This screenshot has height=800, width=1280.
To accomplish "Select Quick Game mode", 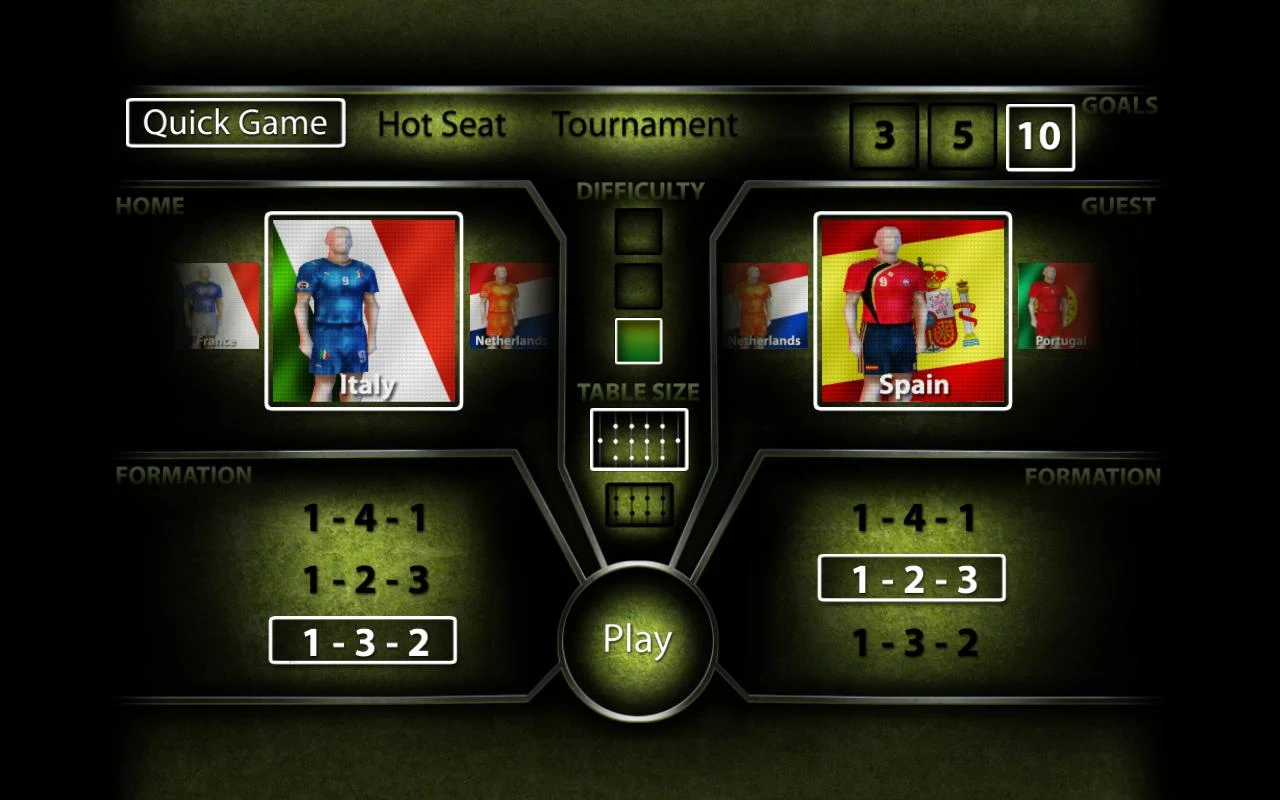I will pyautogui.click(x=235, y=123).
